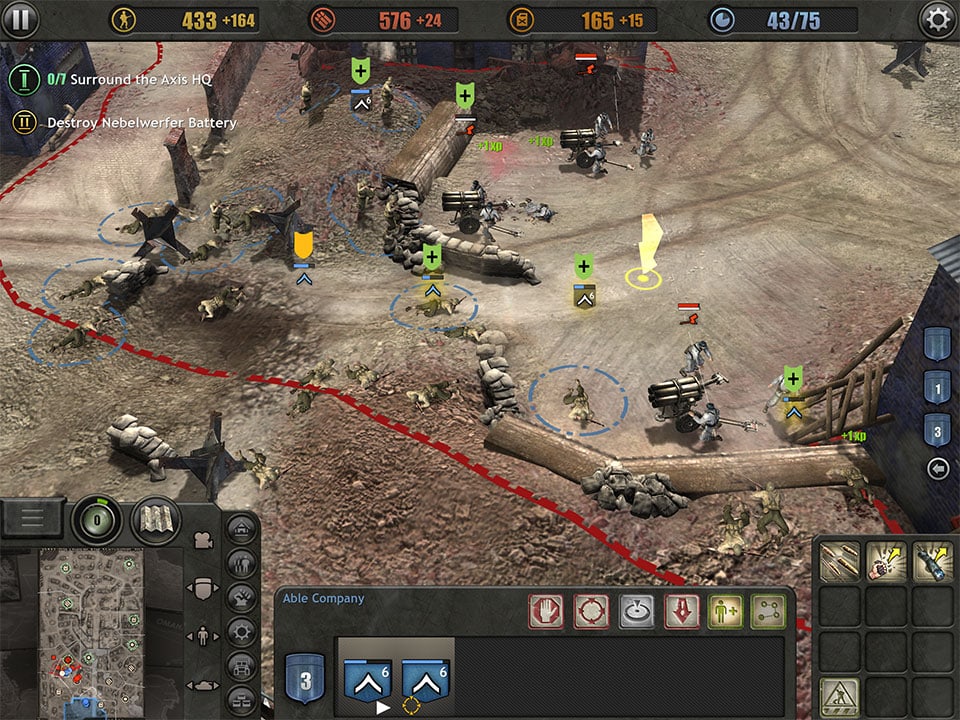The height and width of the screenshot is (720, 960).
Task: Activate the bullets ammunition ability
Action: (839, 562)
